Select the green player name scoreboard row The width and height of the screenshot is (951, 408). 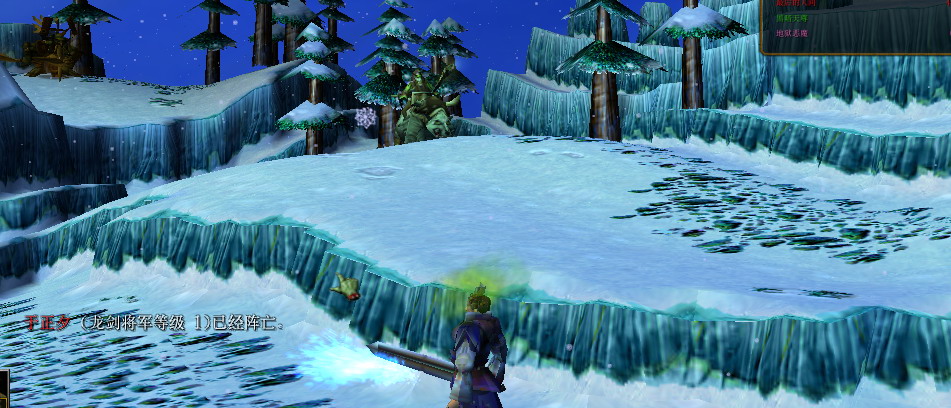(x=792, y=18)
